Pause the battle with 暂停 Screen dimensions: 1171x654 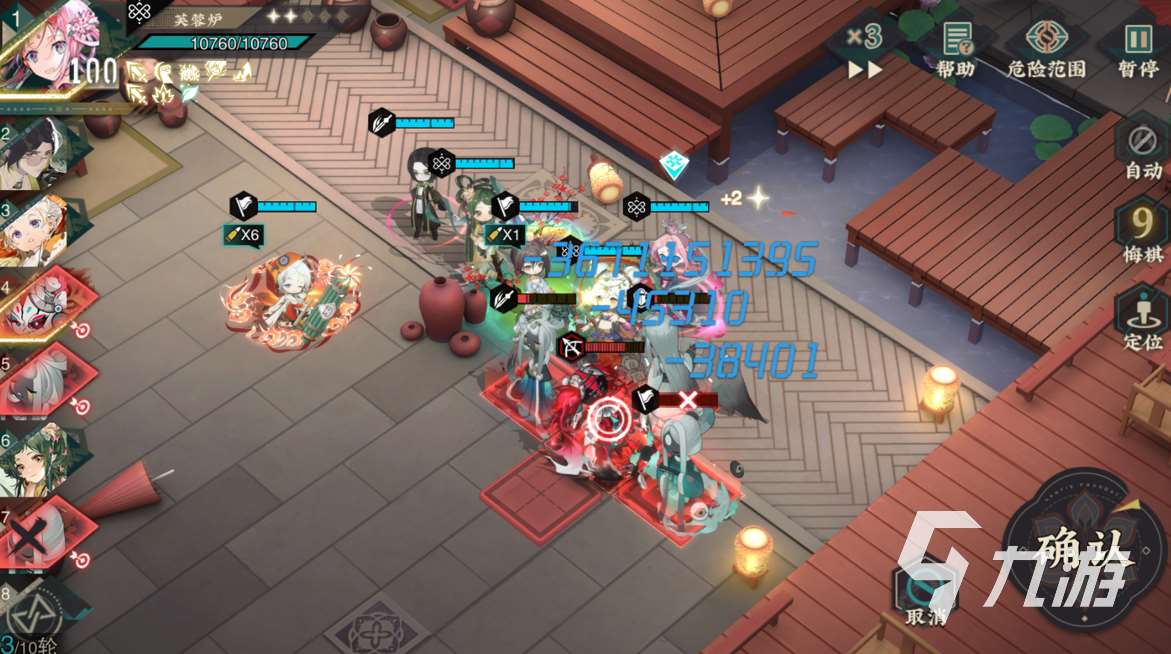[1138, 49]
